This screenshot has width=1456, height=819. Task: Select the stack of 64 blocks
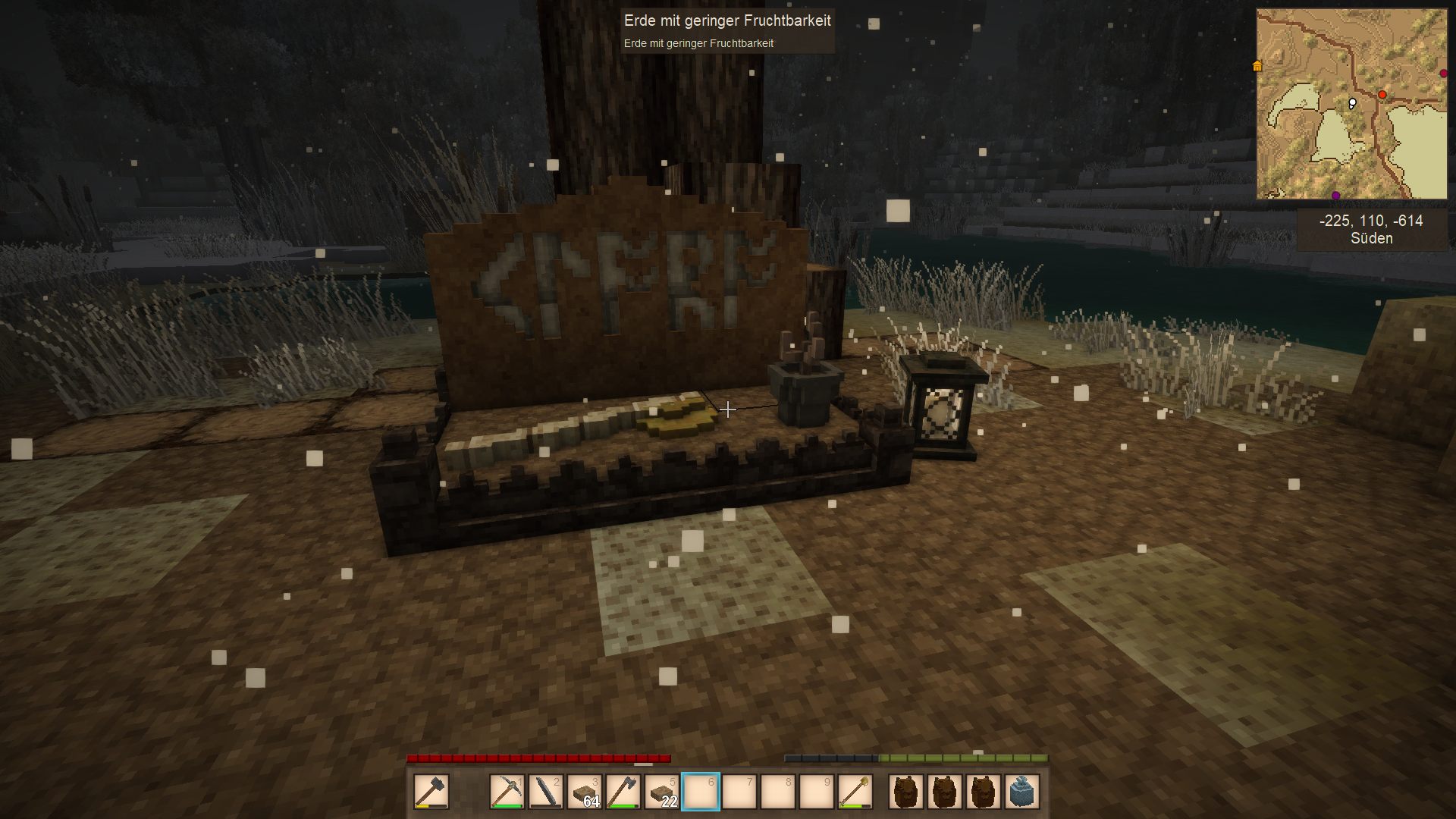click(x=584, y=792)
